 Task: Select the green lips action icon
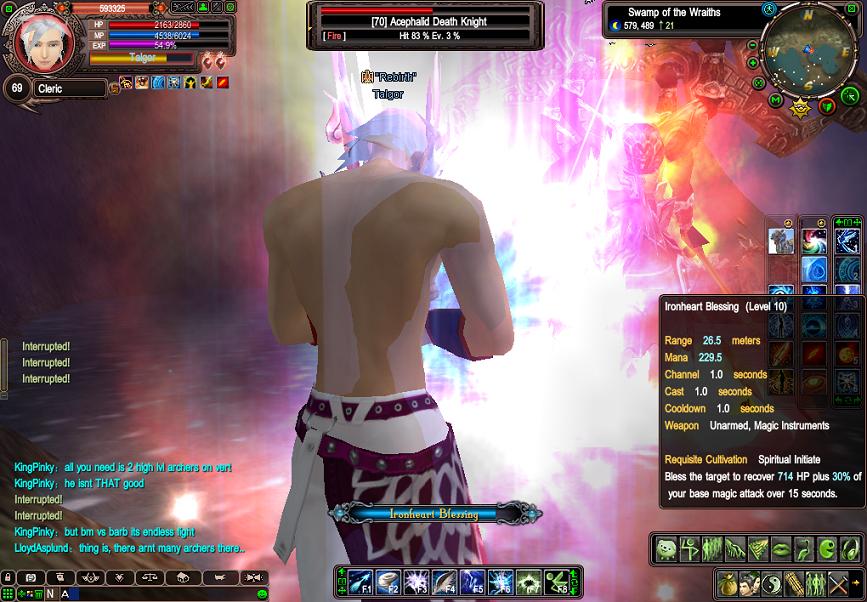pos(783,548)
